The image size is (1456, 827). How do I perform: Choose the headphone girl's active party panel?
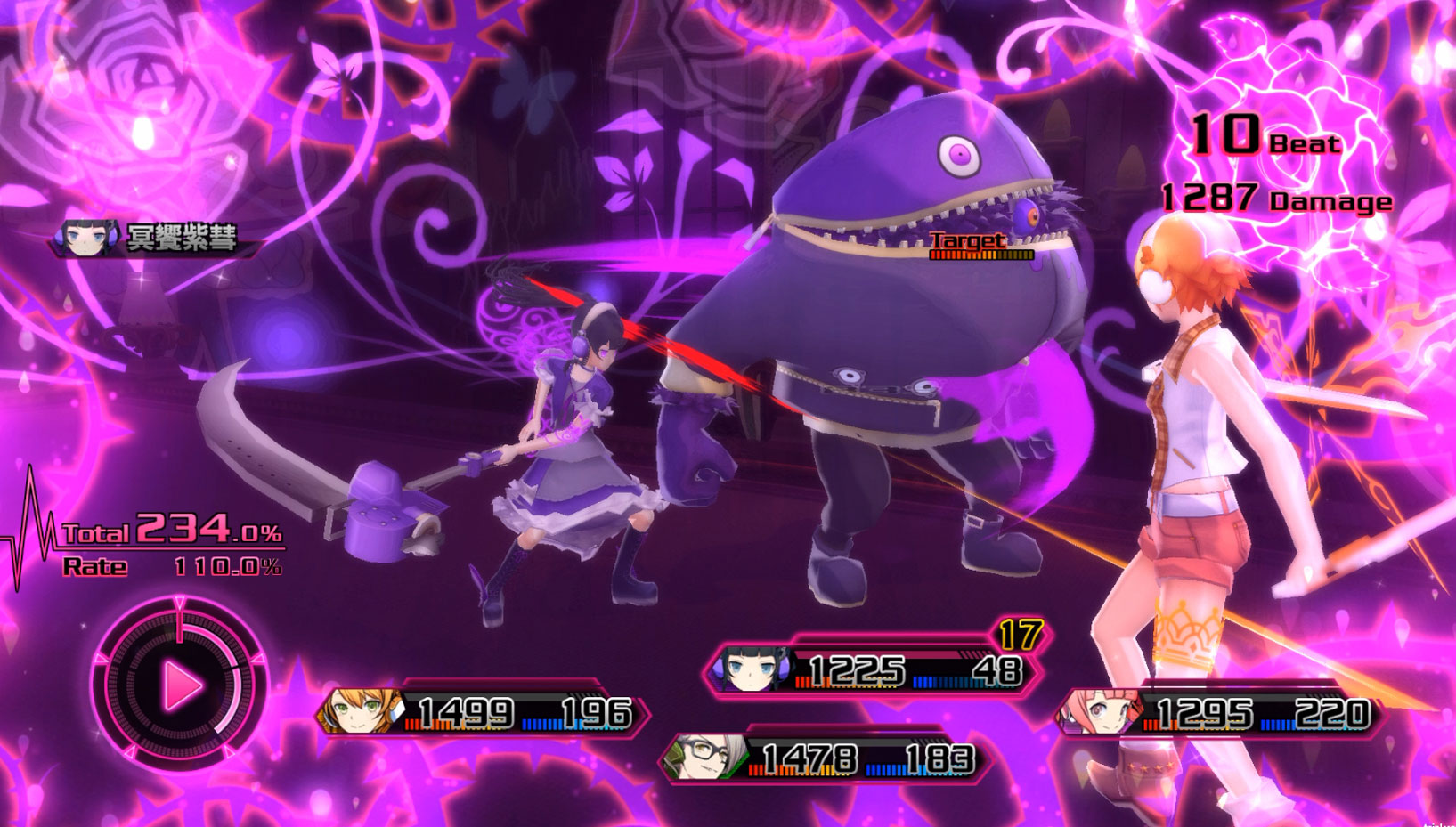point(874,670)
